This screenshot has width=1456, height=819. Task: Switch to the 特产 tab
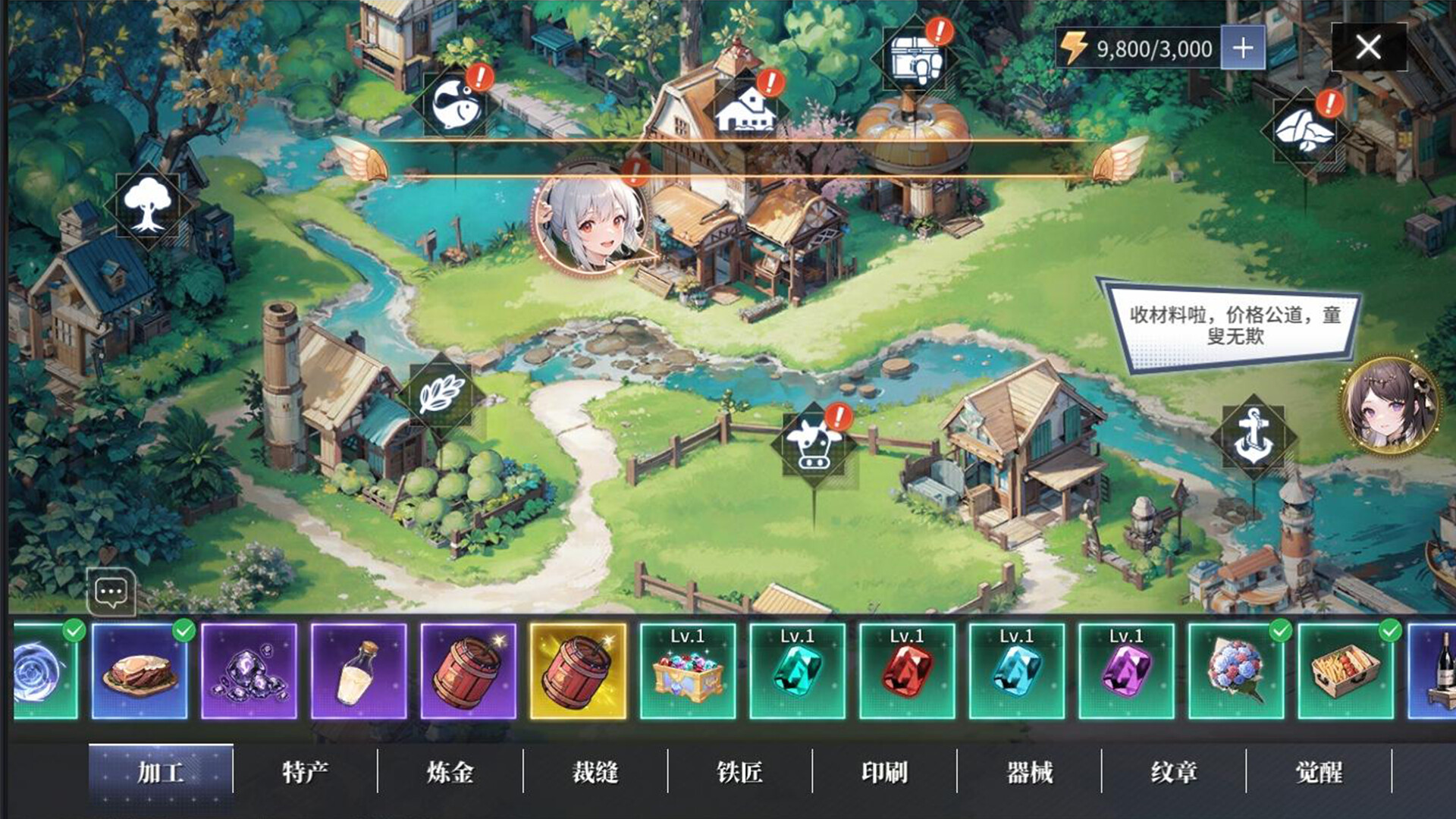point(306,770)
